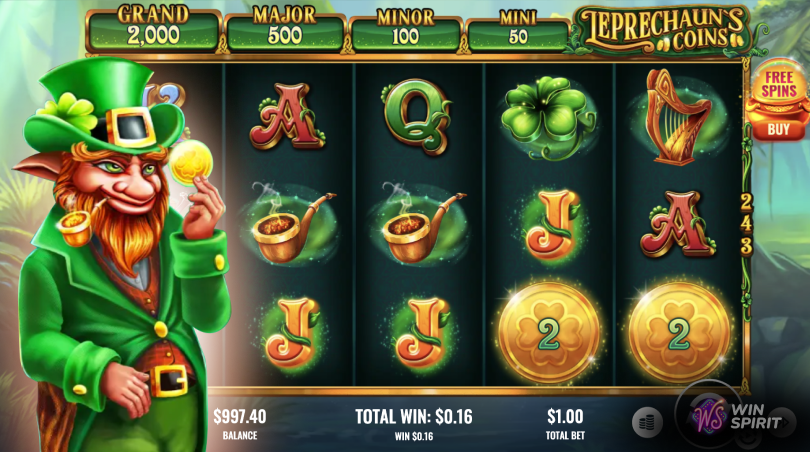Buy the Free Spins feature
This screenshot has height=452, width=810.
tap(778, 129)
